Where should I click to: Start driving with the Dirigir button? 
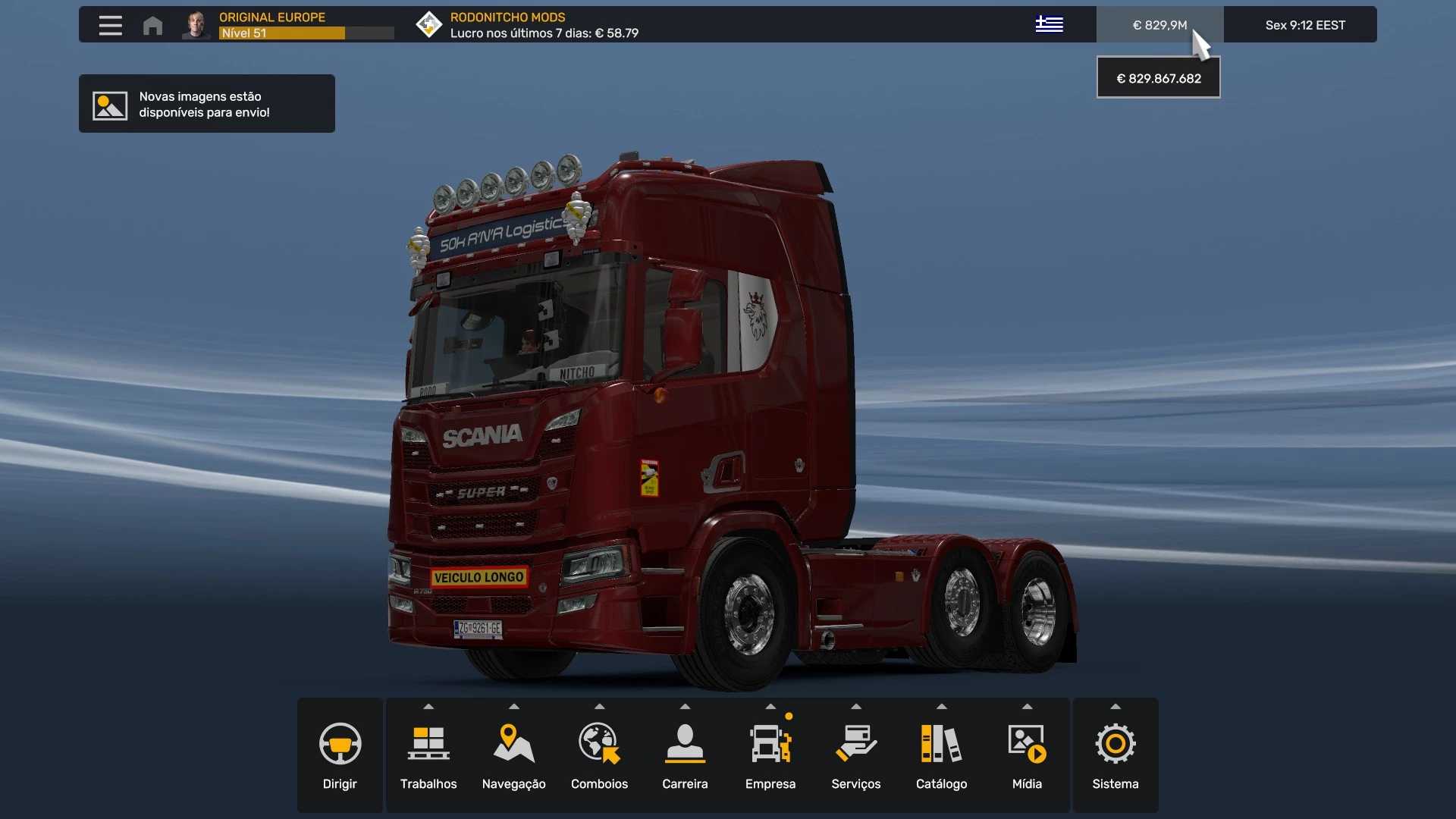click(x=340, y=755)
